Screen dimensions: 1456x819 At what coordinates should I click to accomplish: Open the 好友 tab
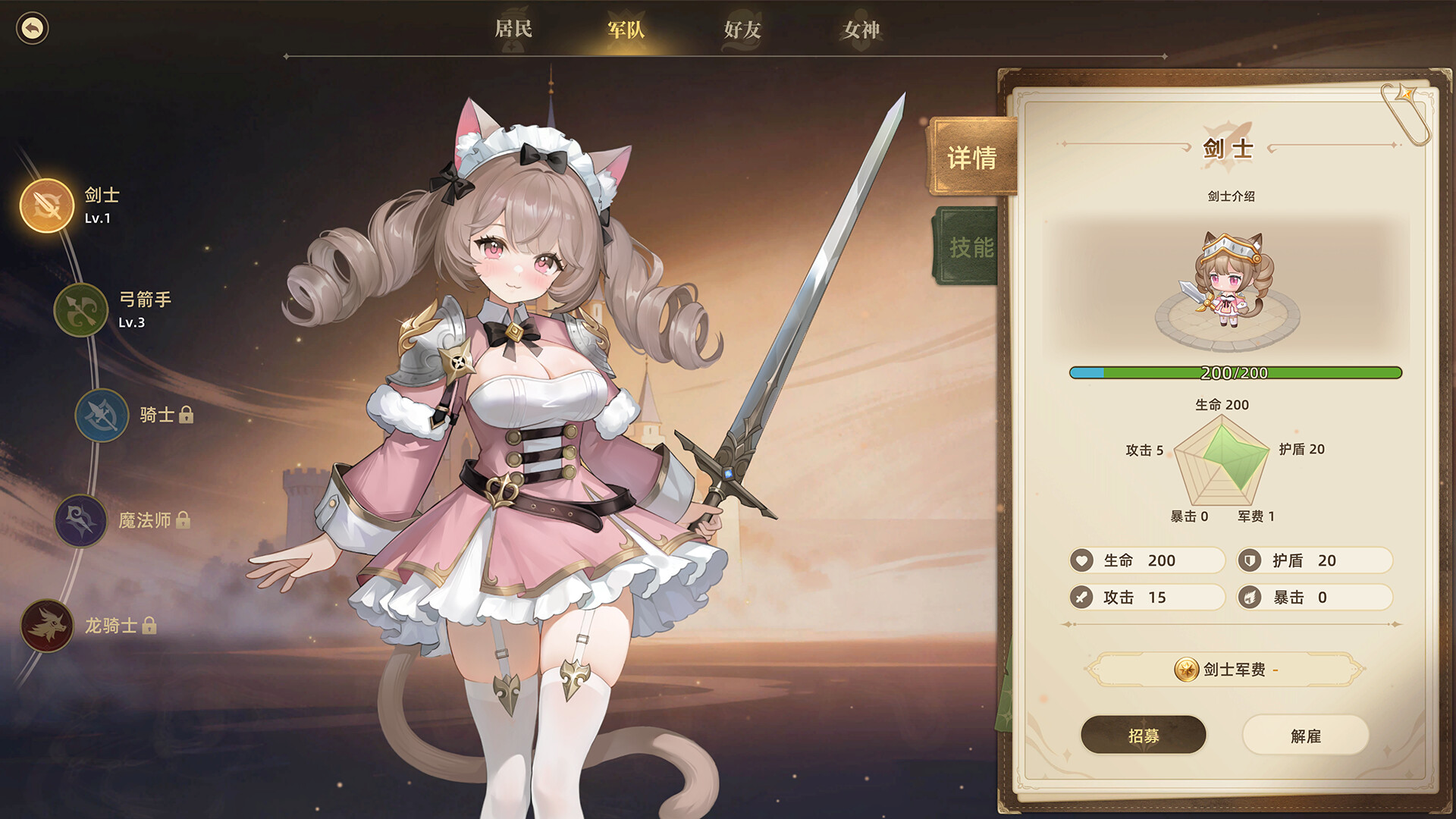coord(742,30)
